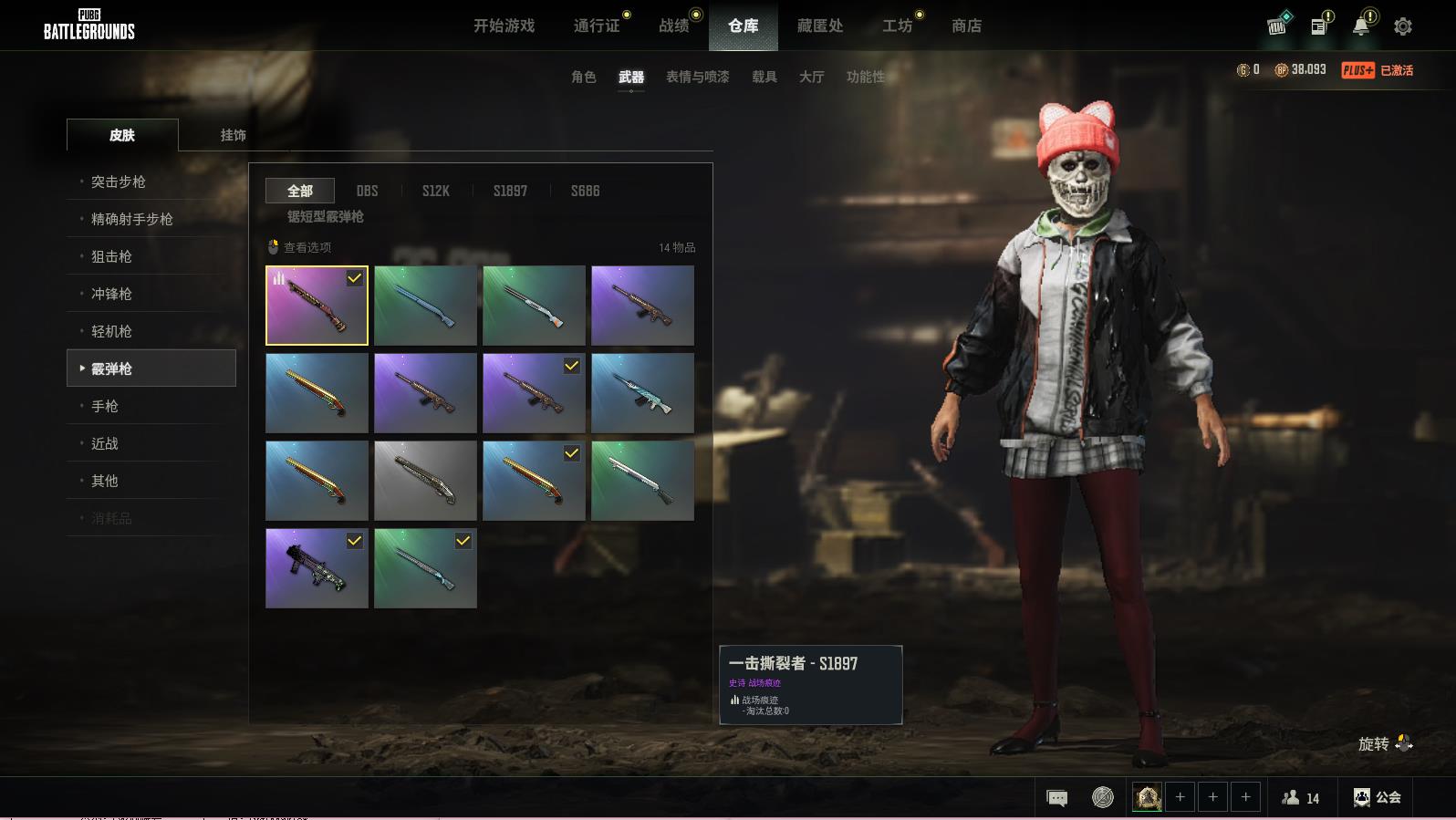Switch to the 角色 customization tab
The width and height of the screenshot is (1456, 820).
[x=583, y=77]
